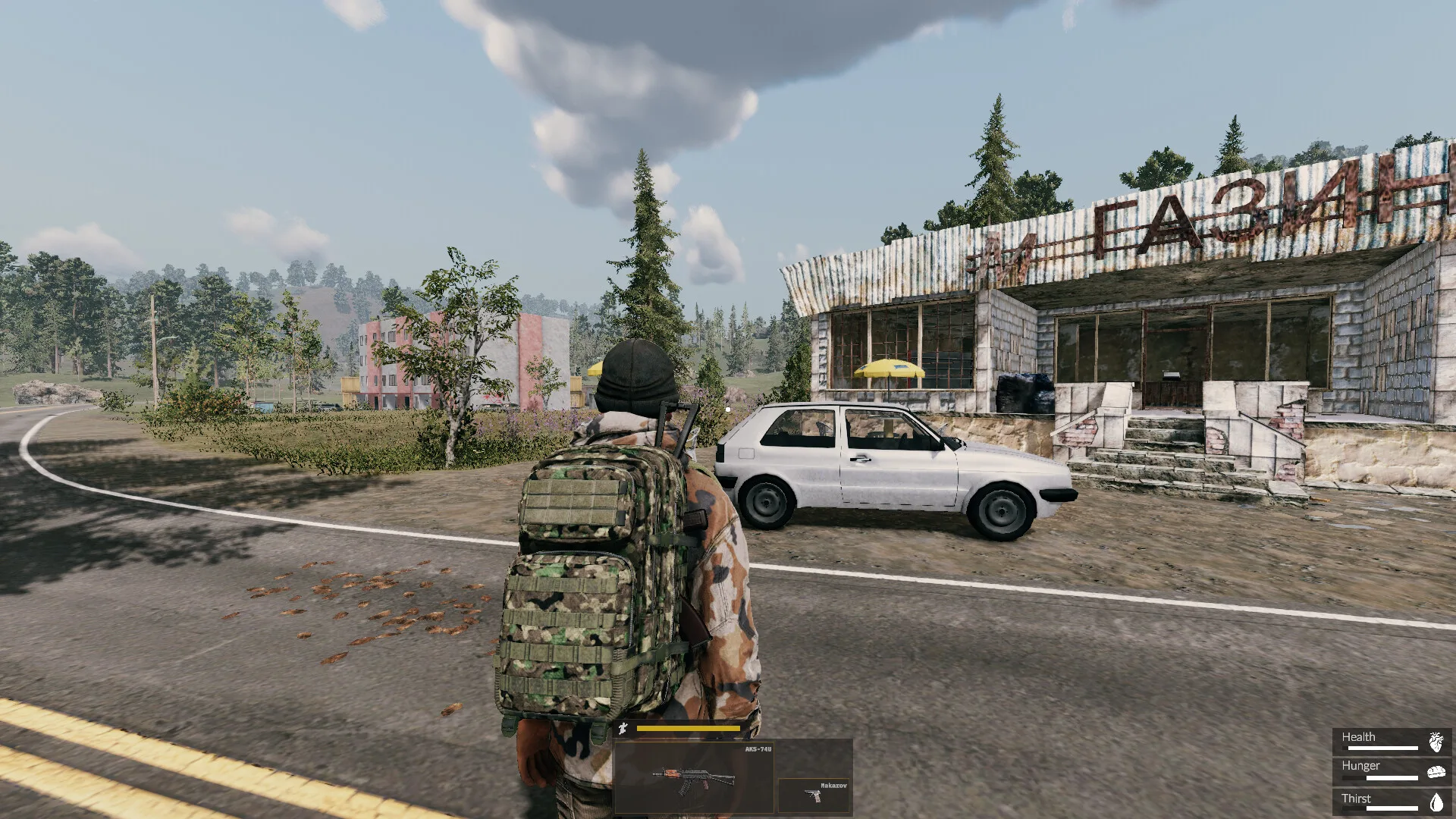Select the Makarov pistol icon in hotbar

814,795
